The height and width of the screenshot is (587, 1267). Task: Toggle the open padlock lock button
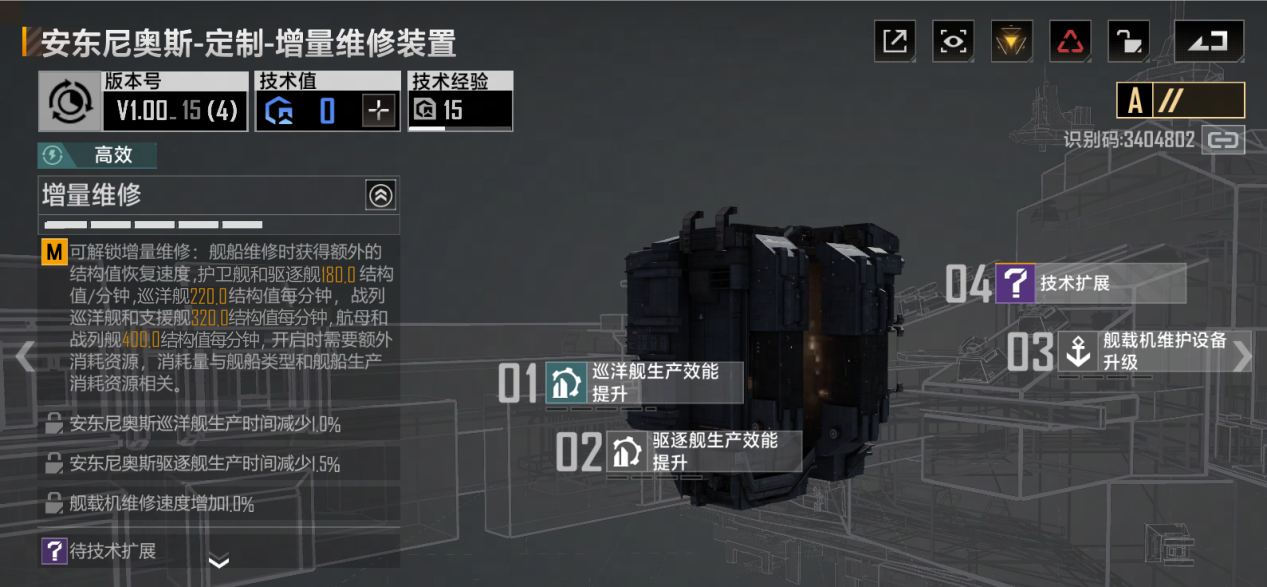[x=1129, y=41]
